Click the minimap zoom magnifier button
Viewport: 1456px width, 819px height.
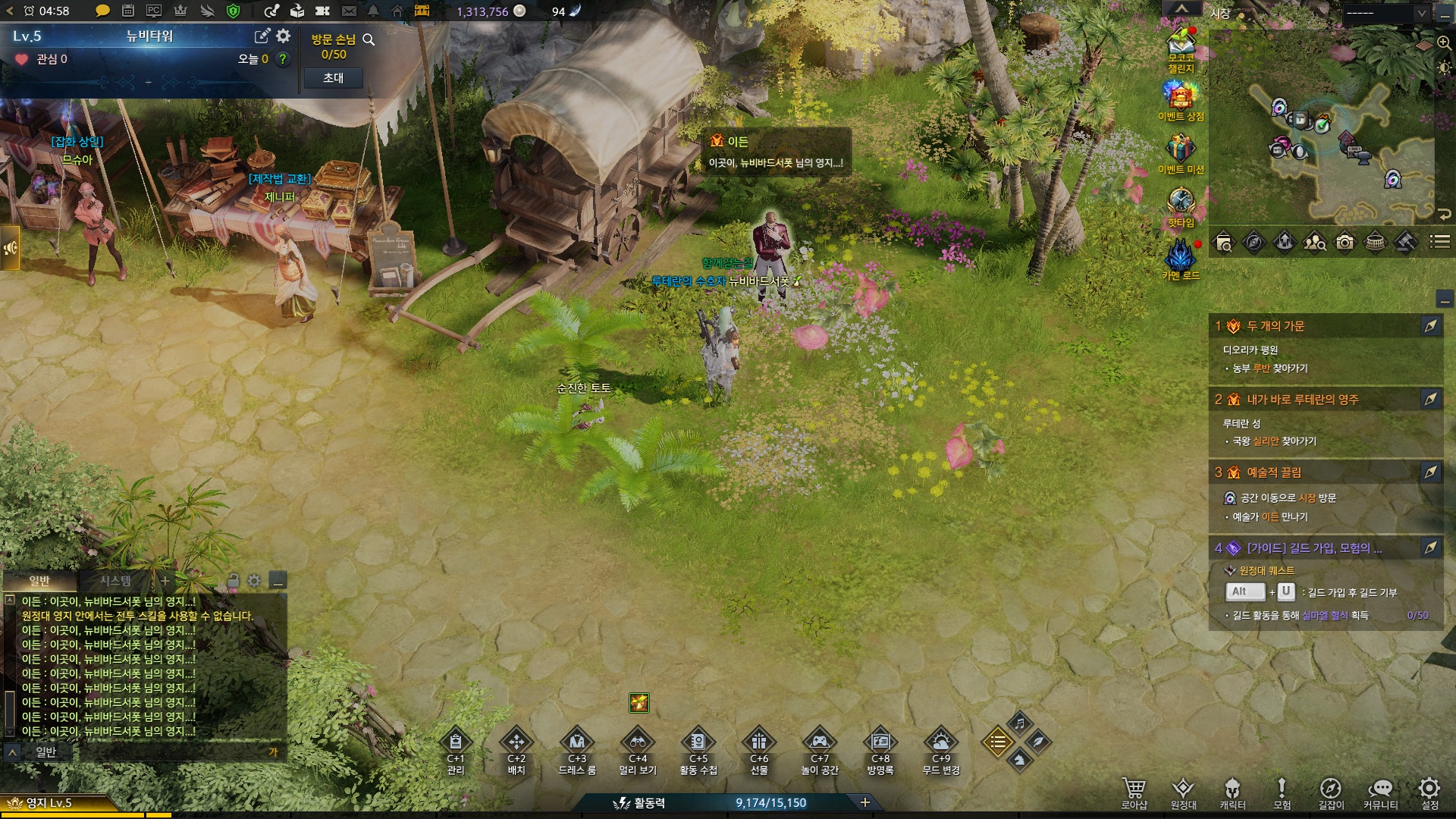[1444, 42]
